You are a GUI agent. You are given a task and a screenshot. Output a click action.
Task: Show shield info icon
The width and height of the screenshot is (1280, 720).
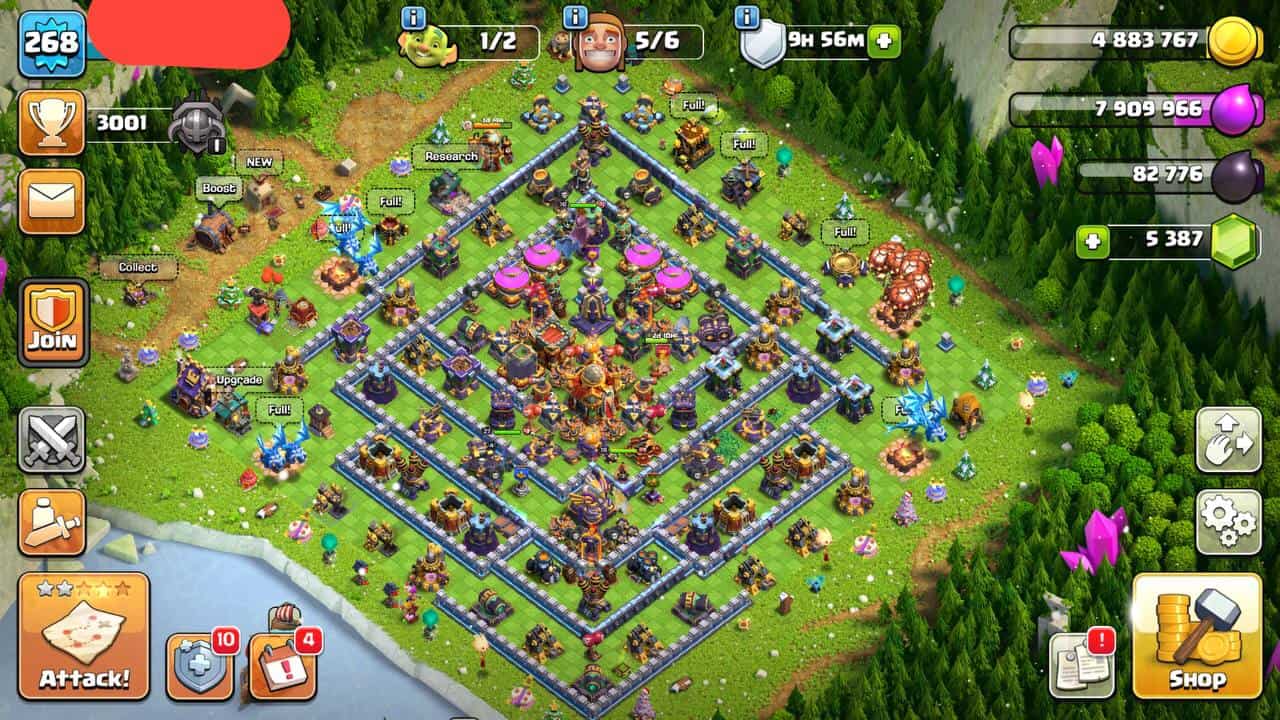746,17
